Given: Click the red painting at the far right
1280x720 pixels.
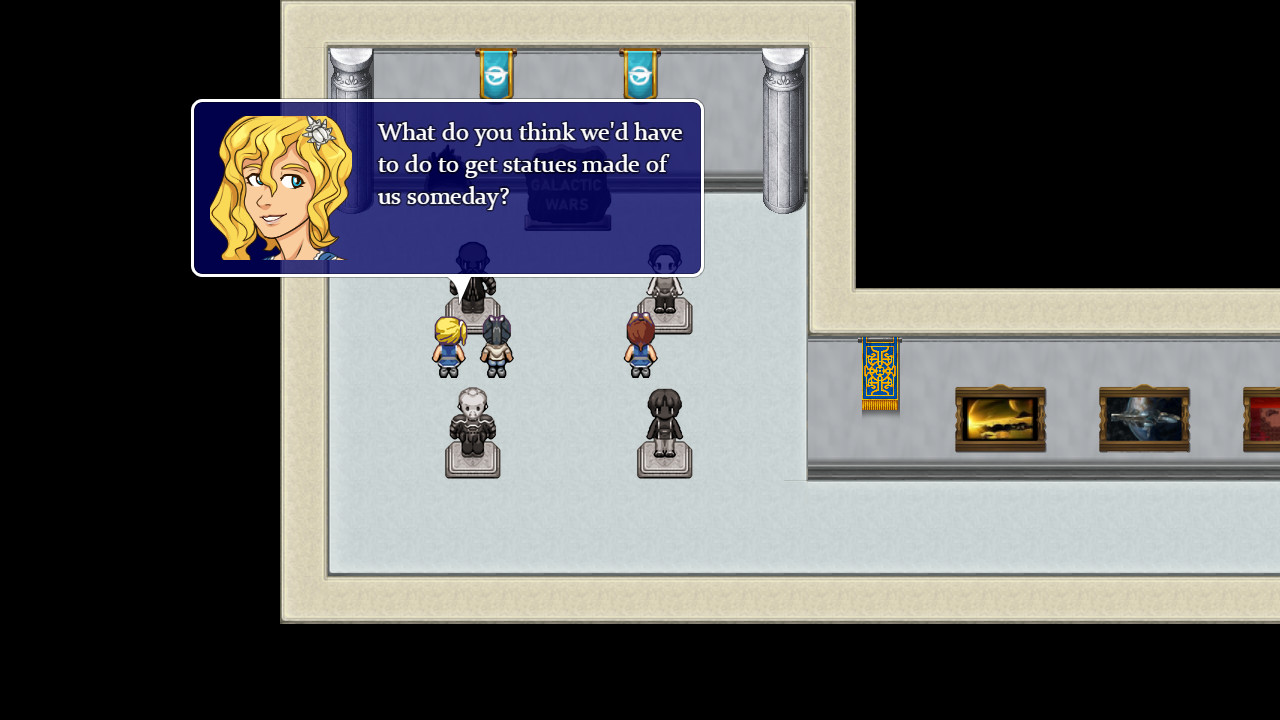Looking at the screenshot, I should (1262, 419).
